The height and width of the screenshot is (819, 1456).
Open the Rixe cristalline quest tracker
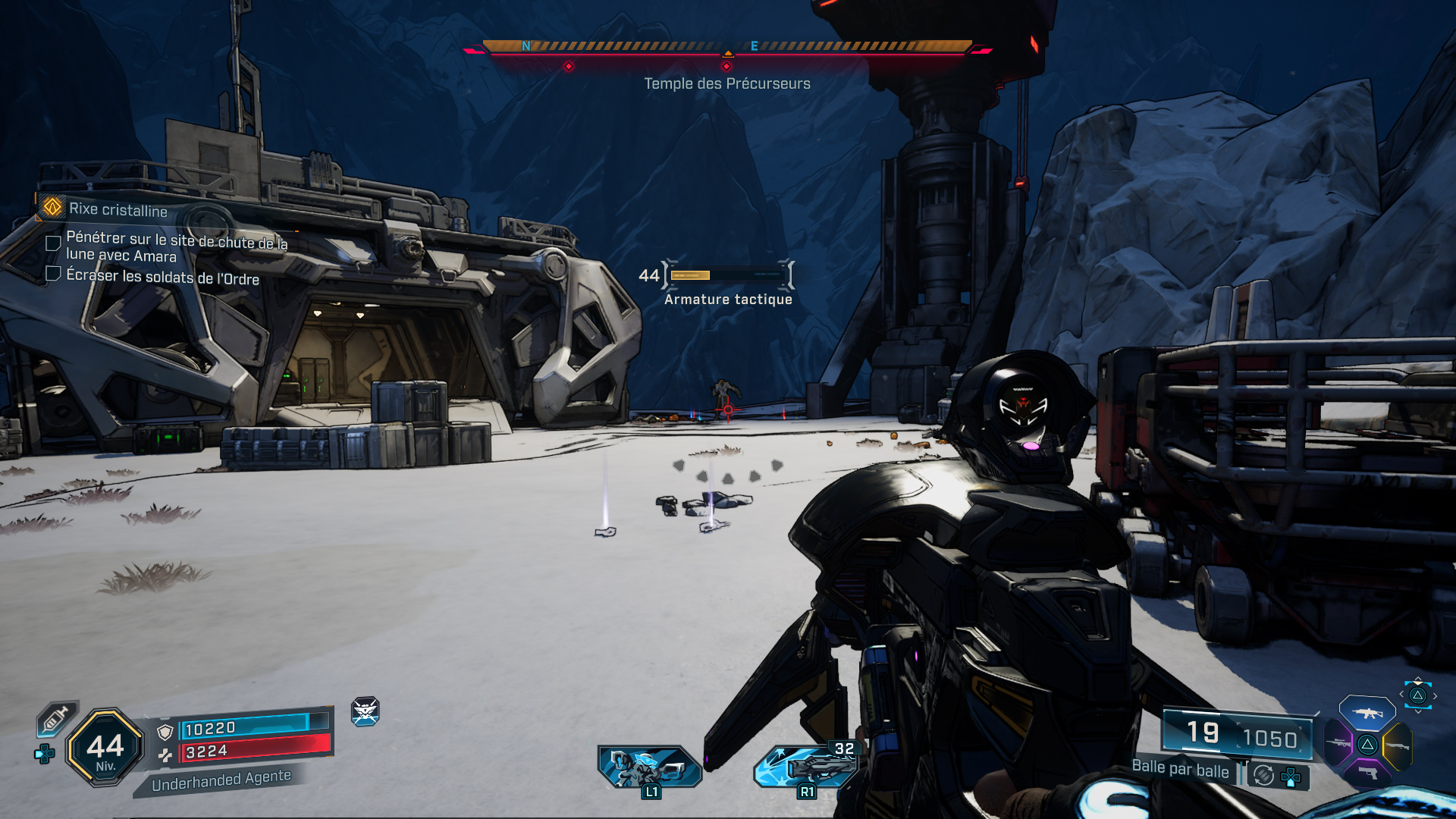pos(118,209)
